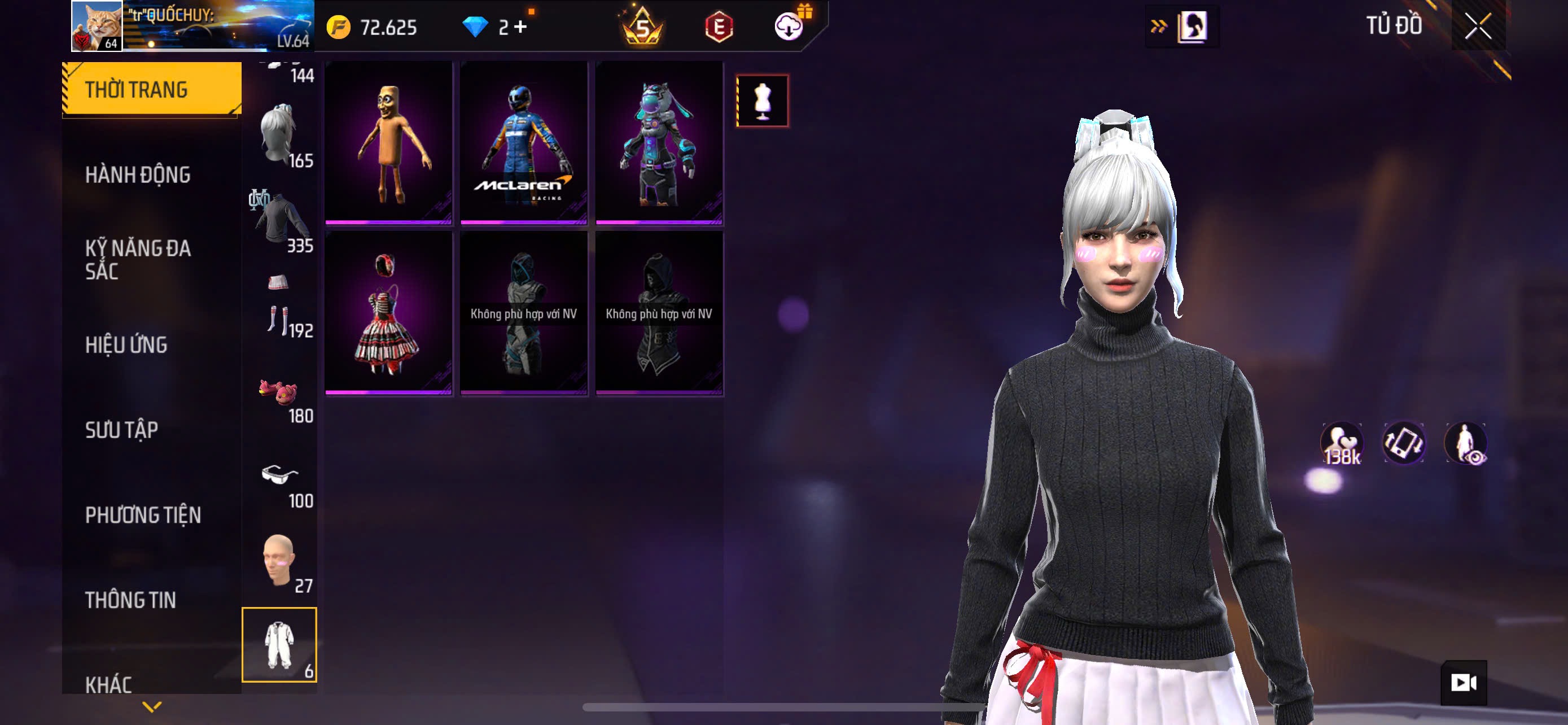Switch to the HÀNH ĐỘNG tab
1568x725 pixels.
click(x=138, y=174)
